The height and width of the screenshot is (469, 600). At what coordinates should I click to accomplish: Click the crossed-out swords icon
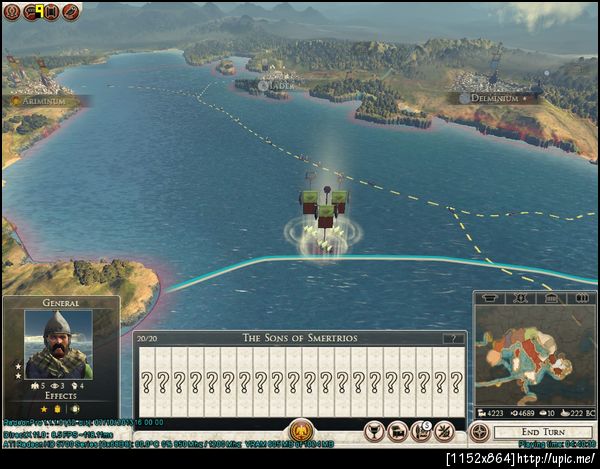[444, 431]
